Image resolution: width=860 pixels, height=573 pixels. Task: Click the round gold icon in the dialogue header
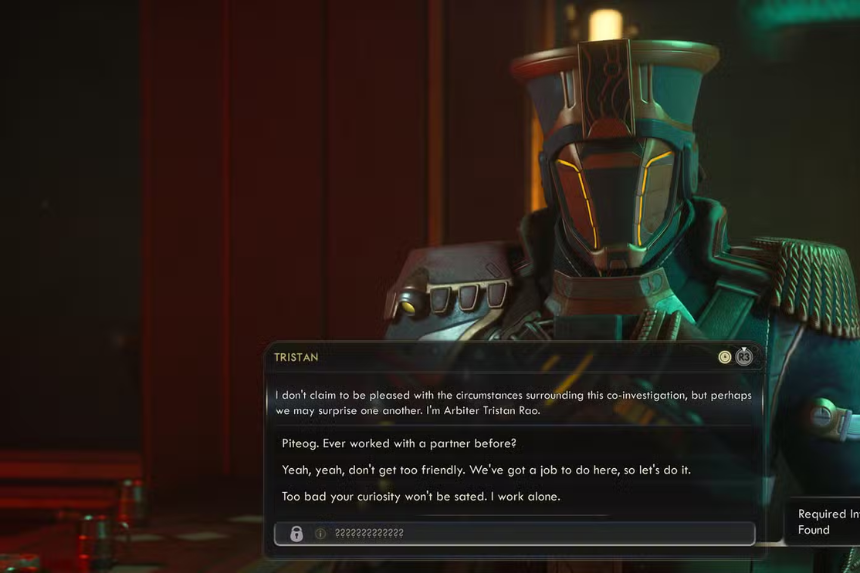[x=725, y=357]
